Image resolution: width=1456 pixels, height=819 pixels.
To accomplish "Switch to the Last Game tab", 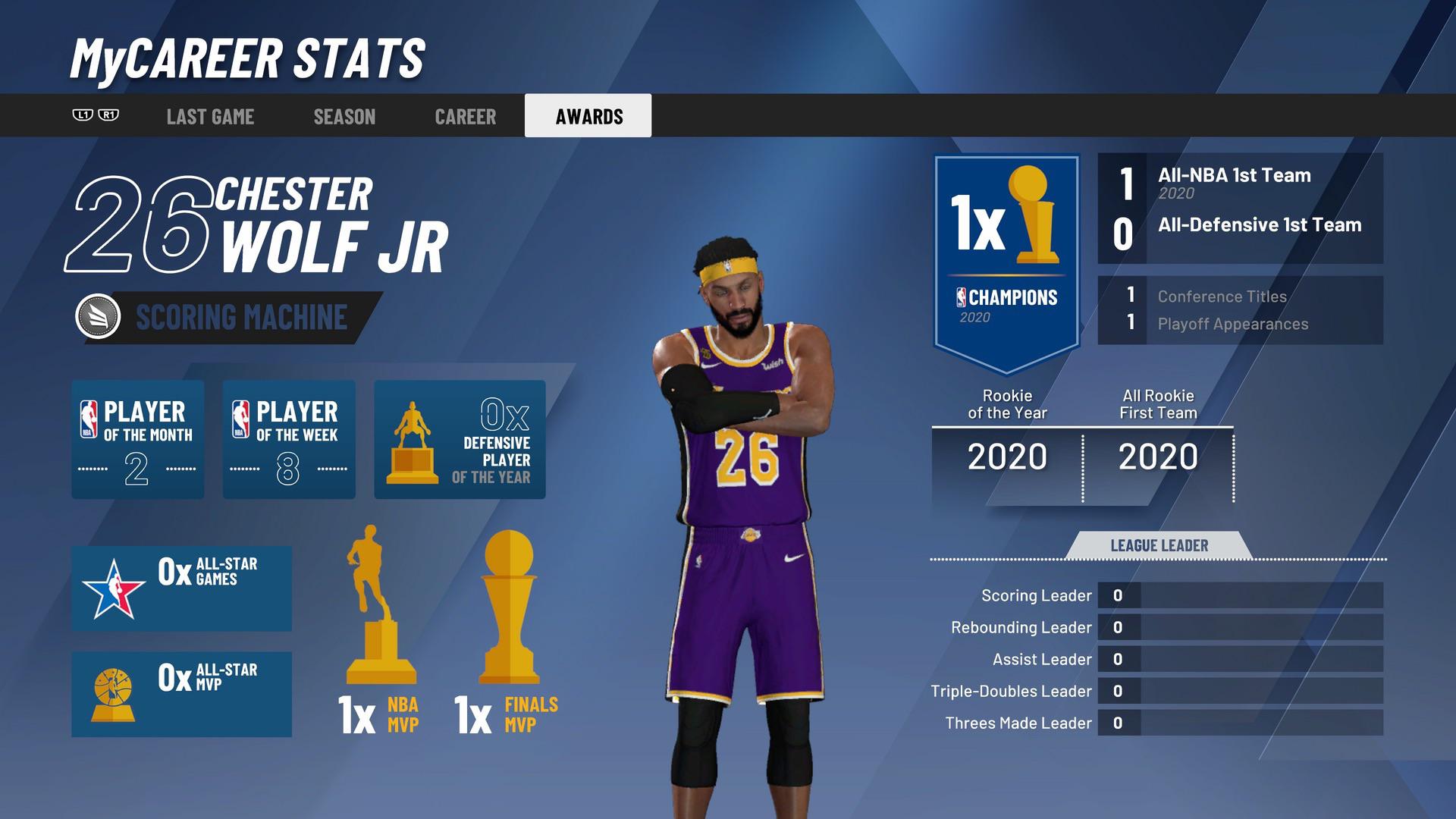I will pos(210,116).
